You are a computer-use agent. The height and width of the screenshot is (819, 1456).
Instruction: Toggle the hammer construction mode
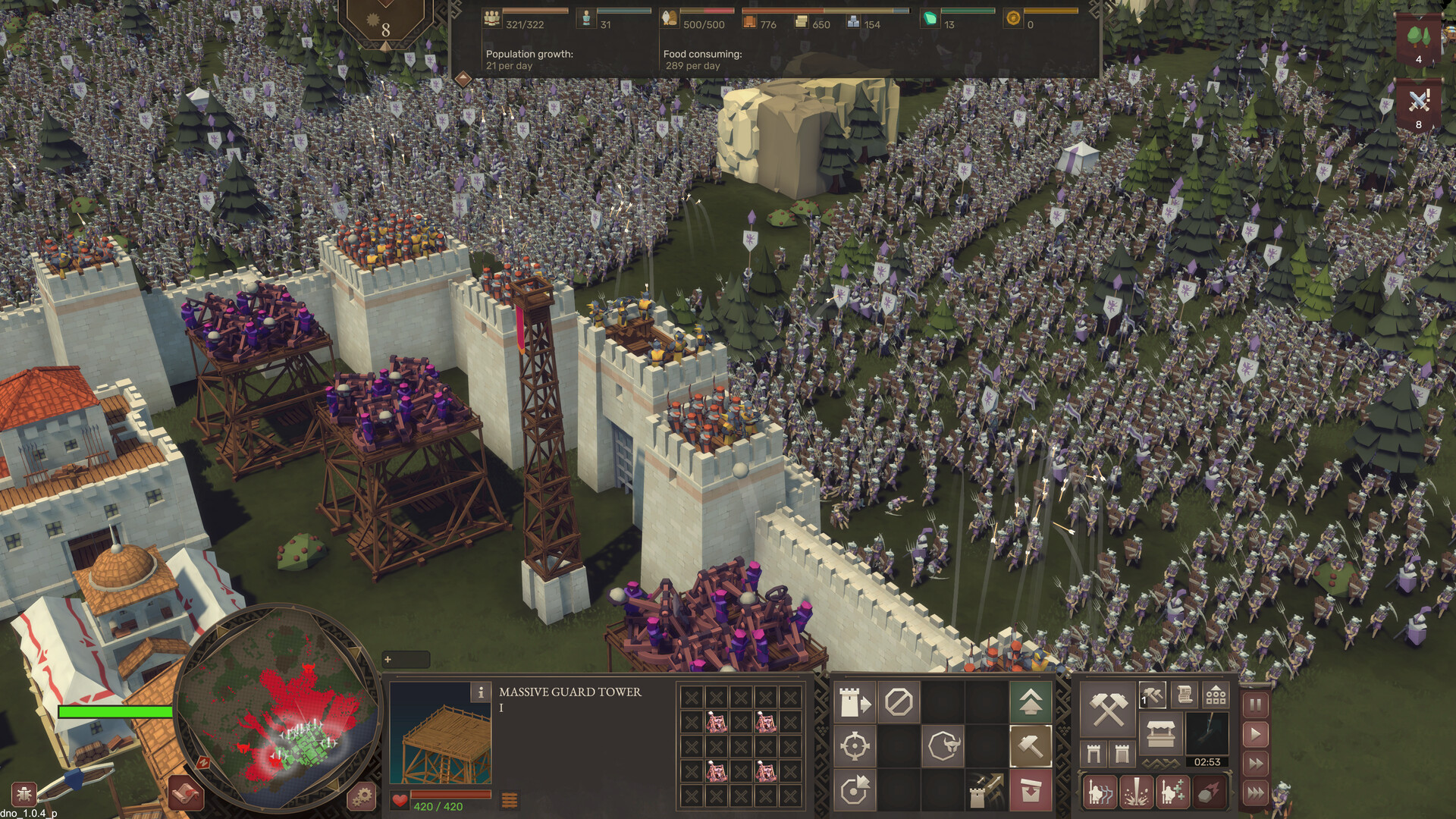(1031, 745)
